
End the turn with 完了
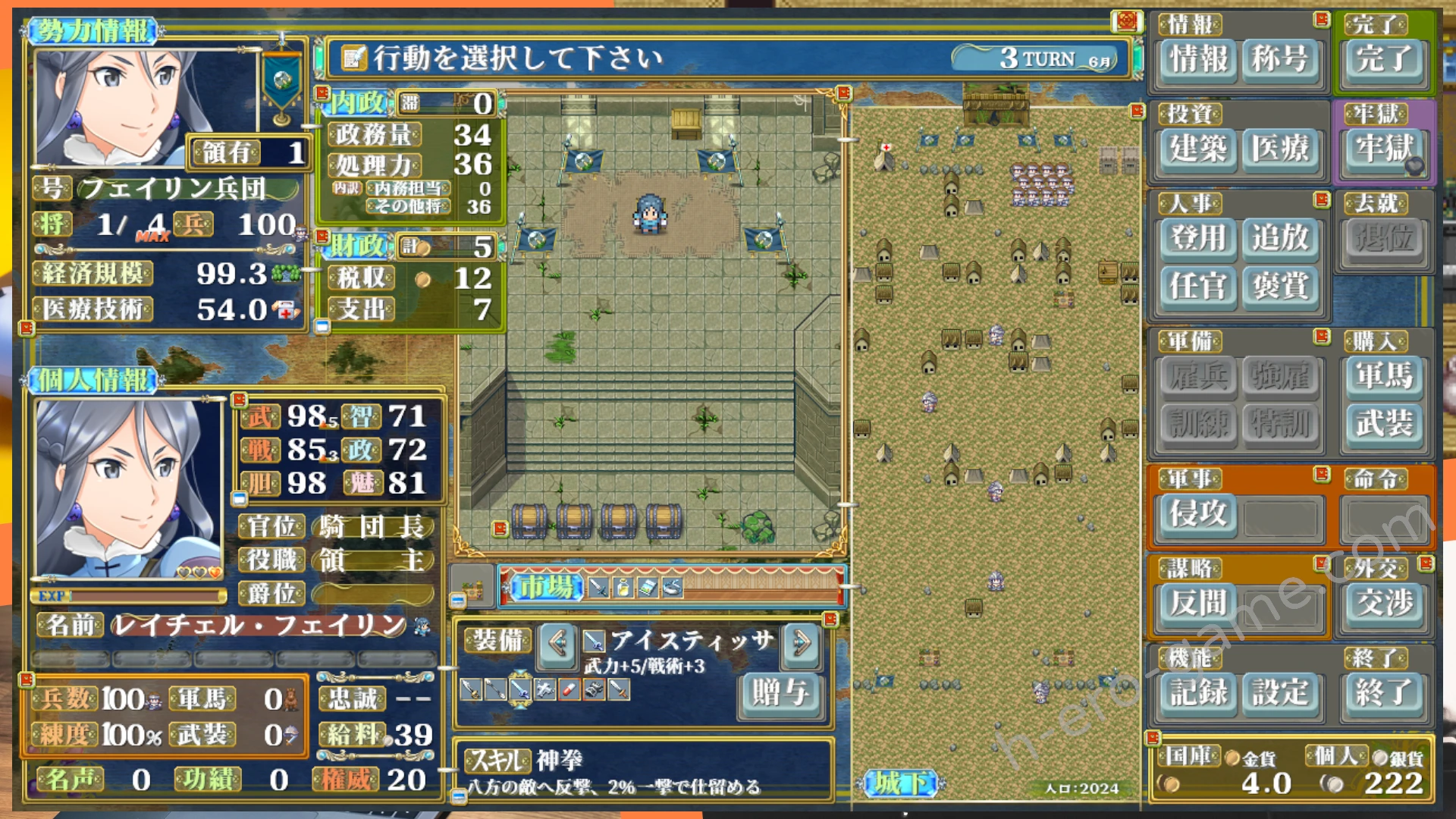(x=1383, y=59)
